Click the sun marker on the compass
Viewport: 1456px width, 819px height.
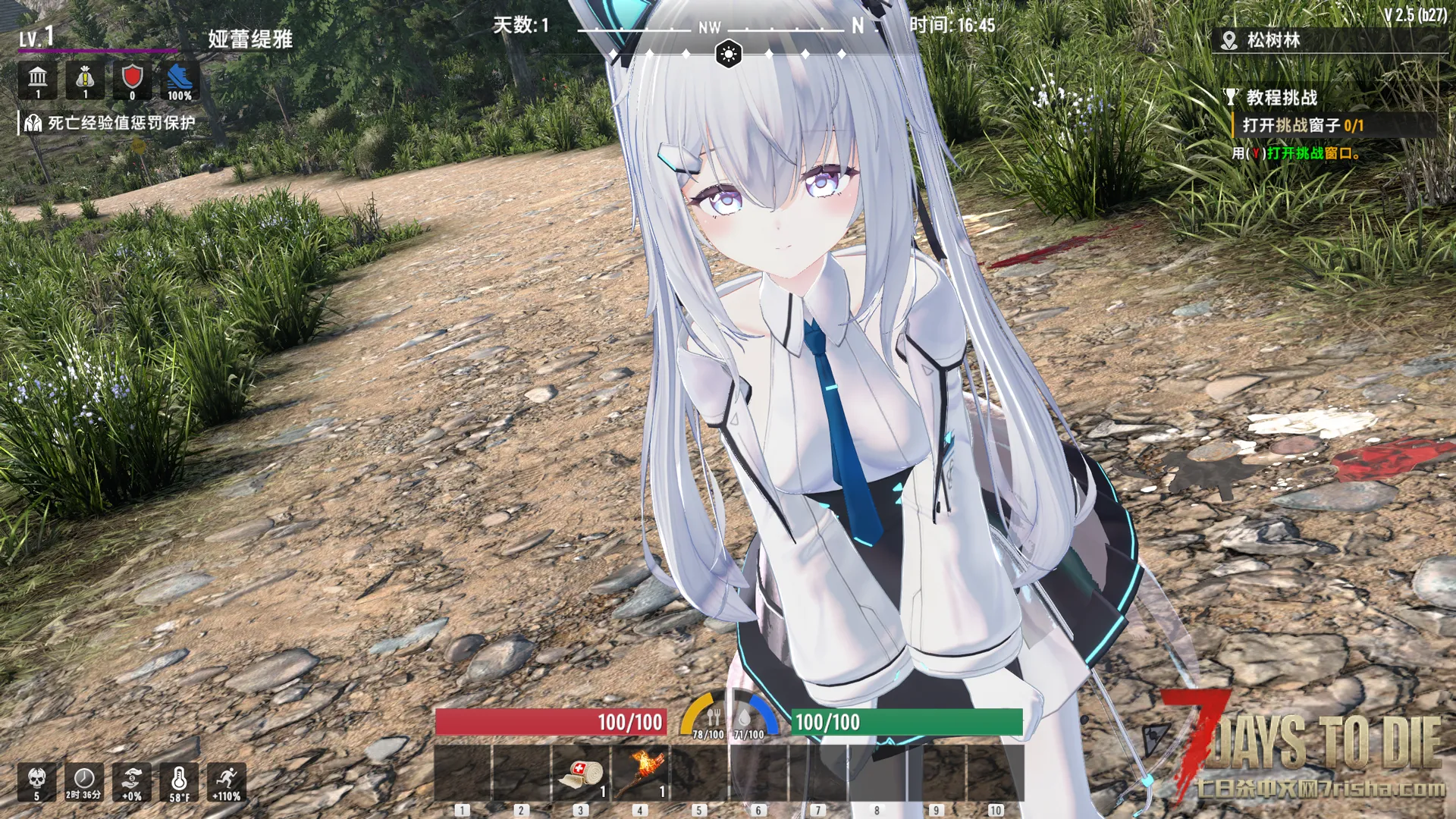729,54
